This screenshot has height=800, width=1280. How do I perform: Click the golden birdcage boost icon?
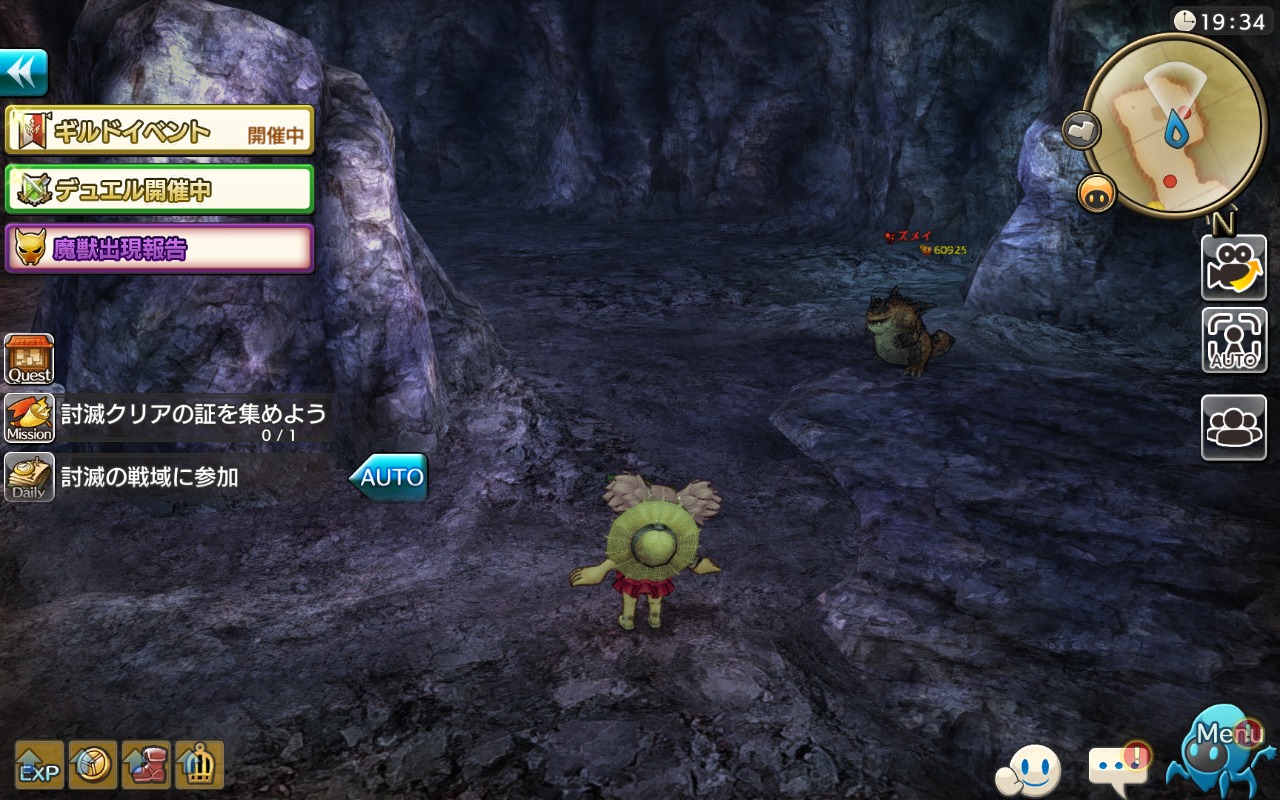pyautogui.click(x=199, y=766)
